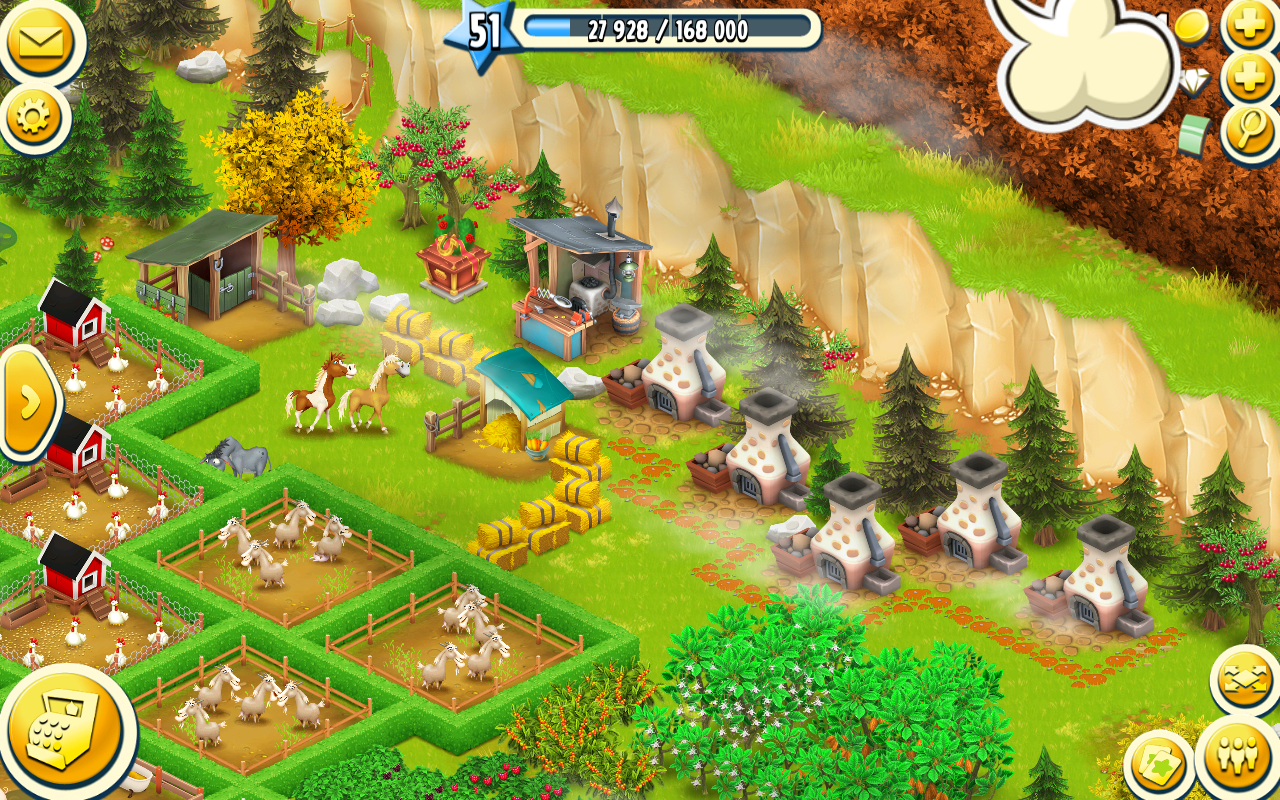Tap the level 51 star badge

click(x=482, y=32)
